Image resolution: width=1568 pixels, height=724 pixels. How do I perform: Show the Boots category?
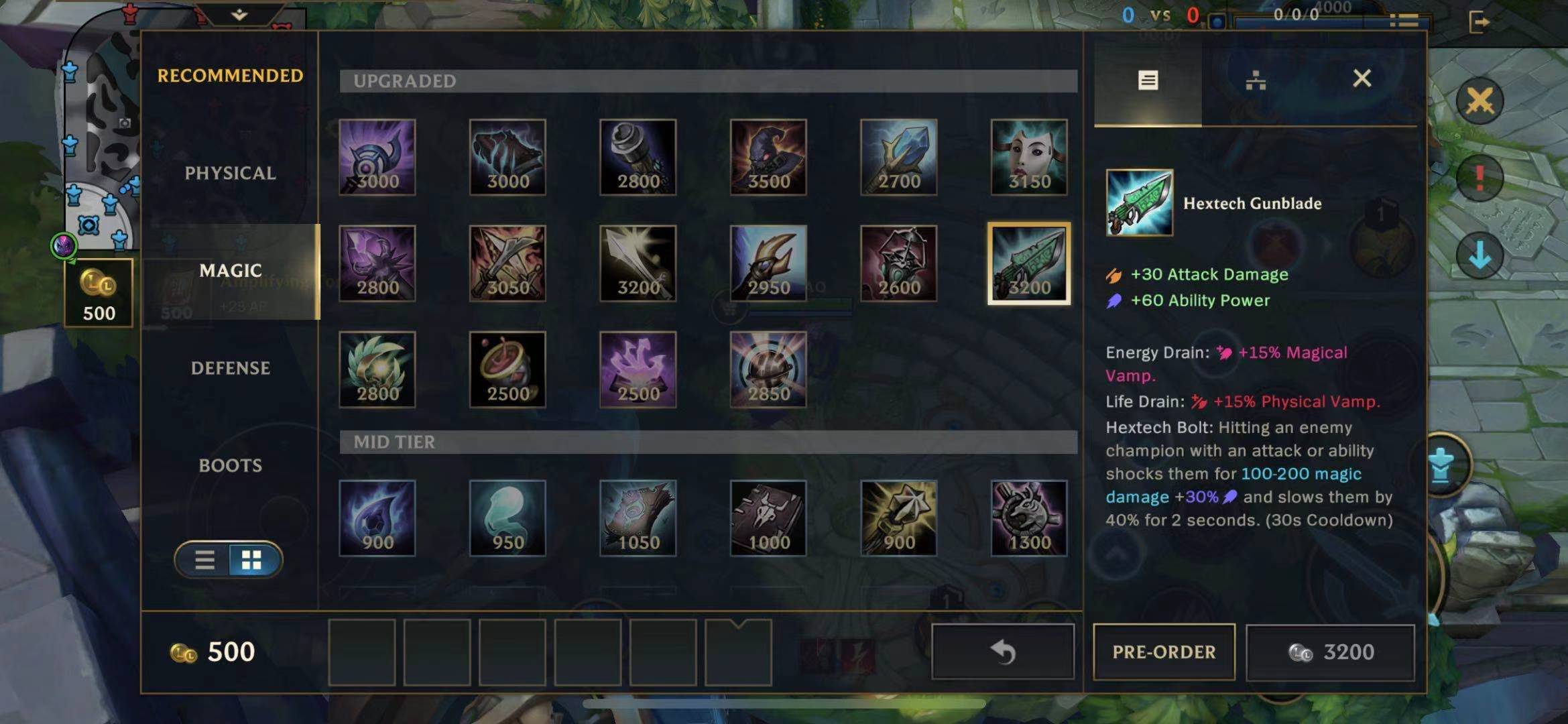coord(230,465)
